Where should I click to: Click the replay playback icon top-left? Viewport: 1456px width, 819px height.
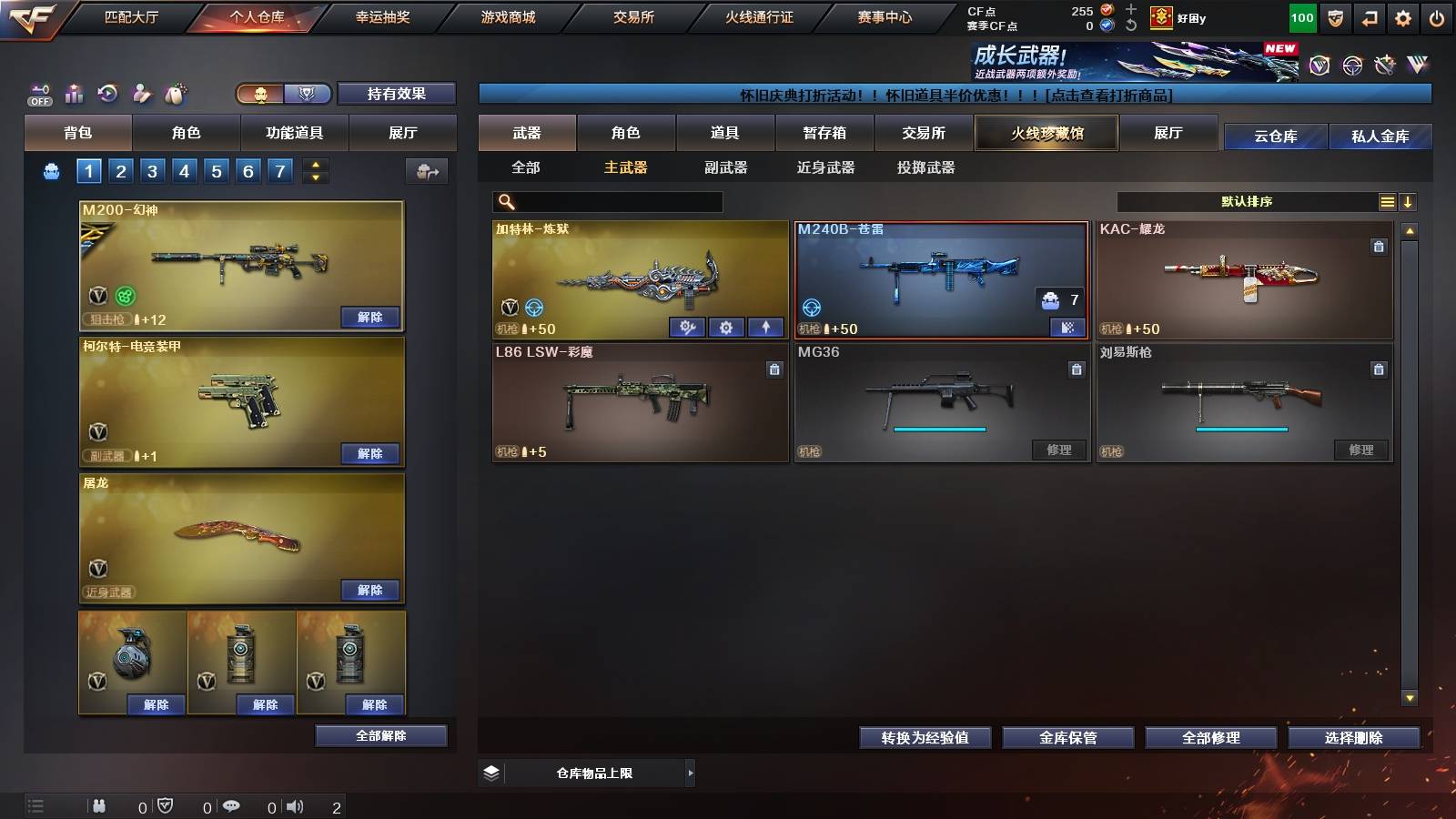[x=107, y=93]
